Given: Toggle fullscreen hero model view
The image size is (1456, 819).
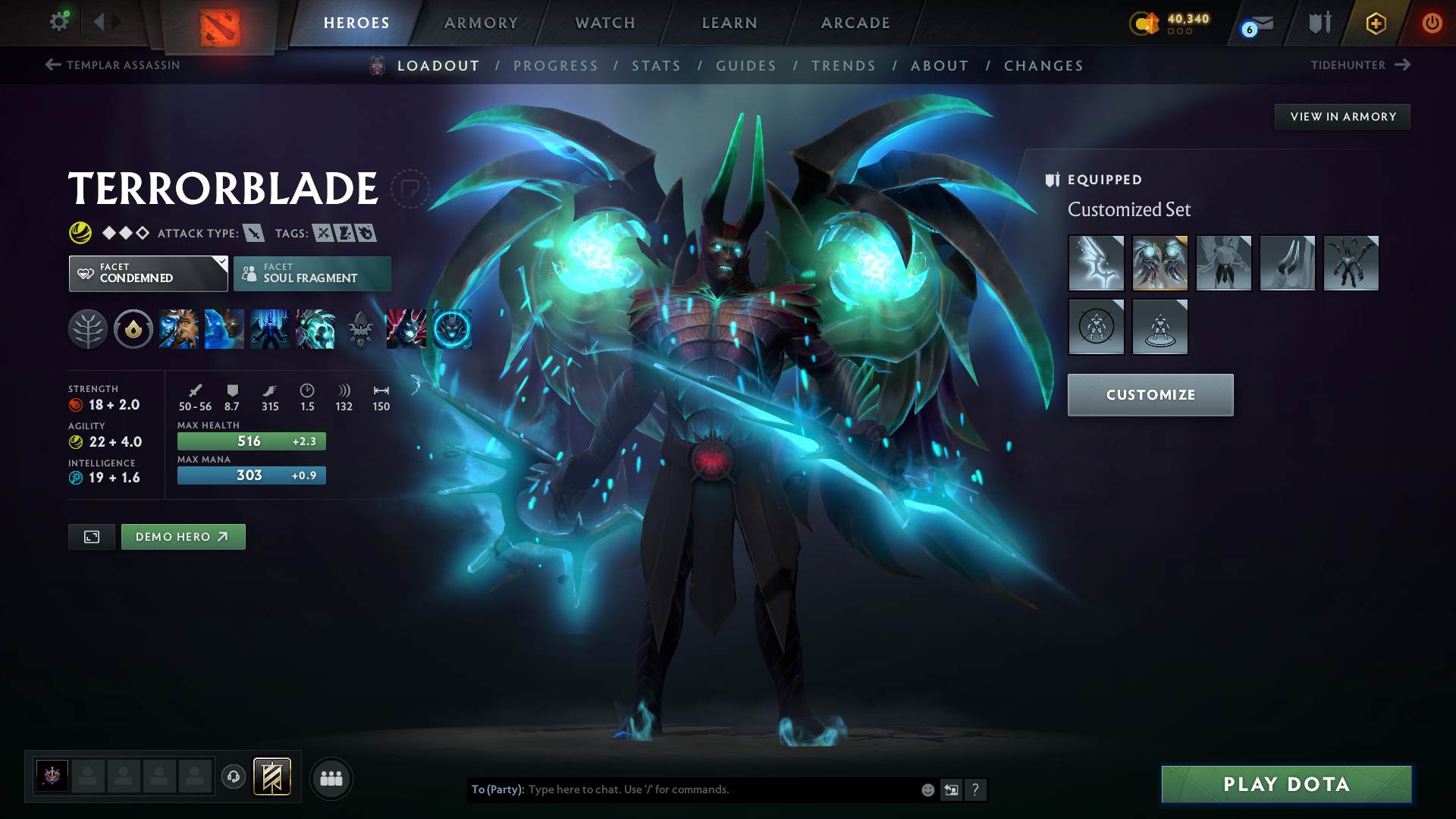Looking at the screenshot, I should 92,537.
